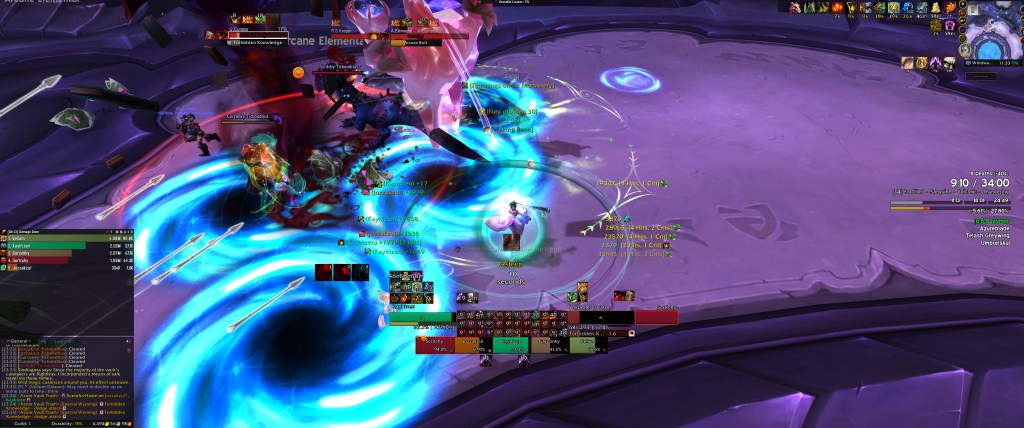Click the Durability readout in the bottom bar
This screenshot has width=1024, height=428.
(x=63, y=424)
